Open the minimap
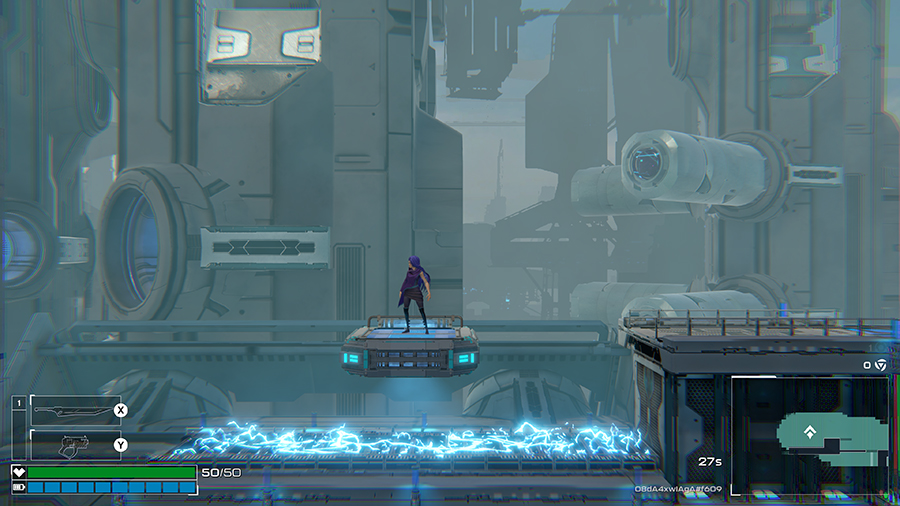The height and width of the screenshot is (506, 900). pos(809,434)
